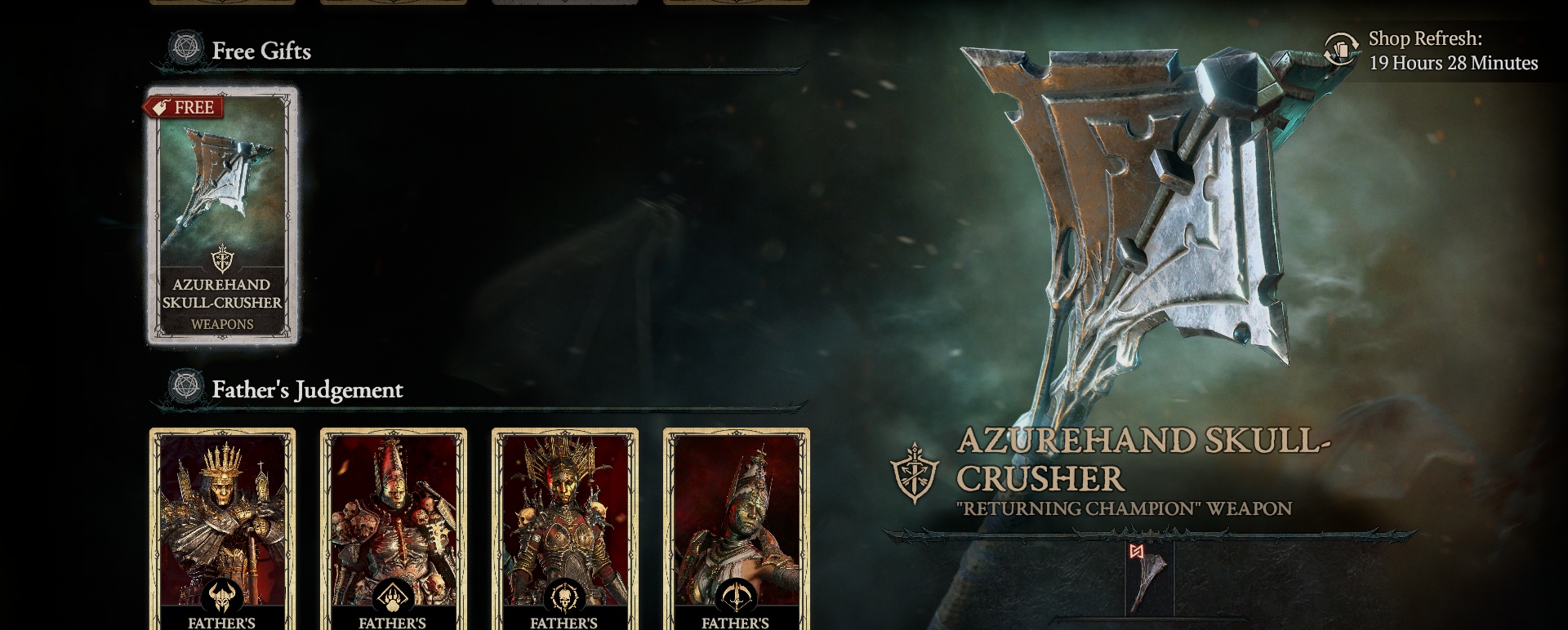Viewport: 1568px width, 630px height.
Task: Click the marker above the weapon preview thumbnail
Action: click(1135, 551)
